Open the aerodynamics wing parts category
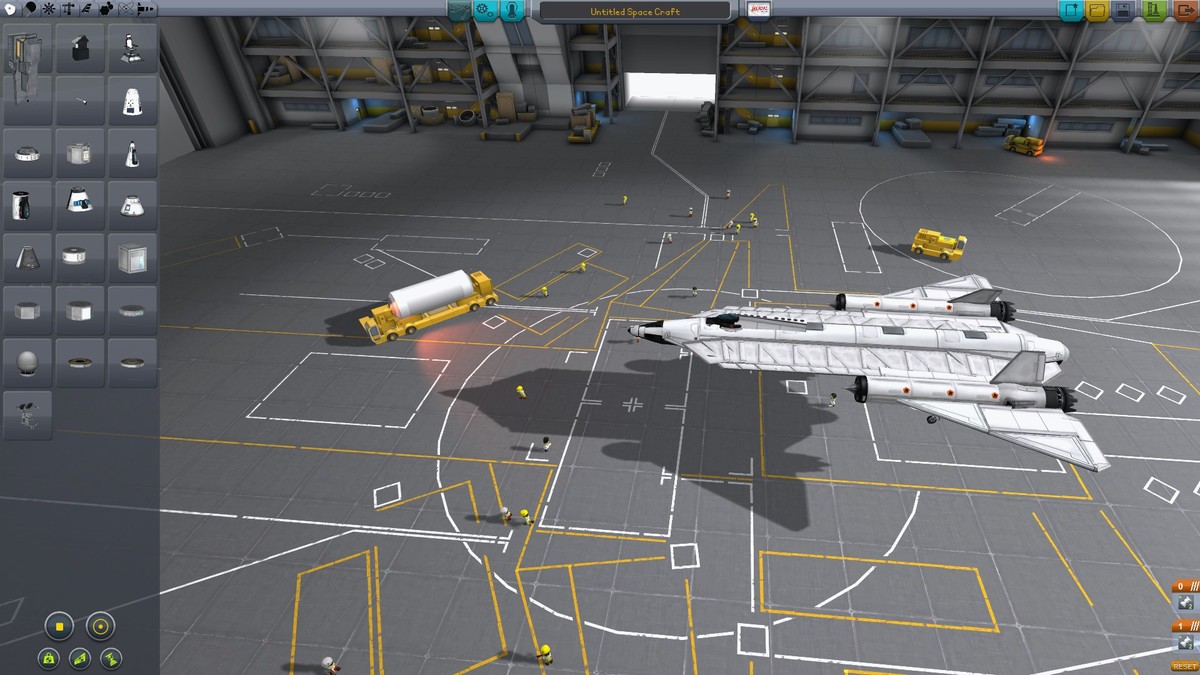The width and height of the screenshot is (1200, 675). pyautogui.click(x=86, y=8)
